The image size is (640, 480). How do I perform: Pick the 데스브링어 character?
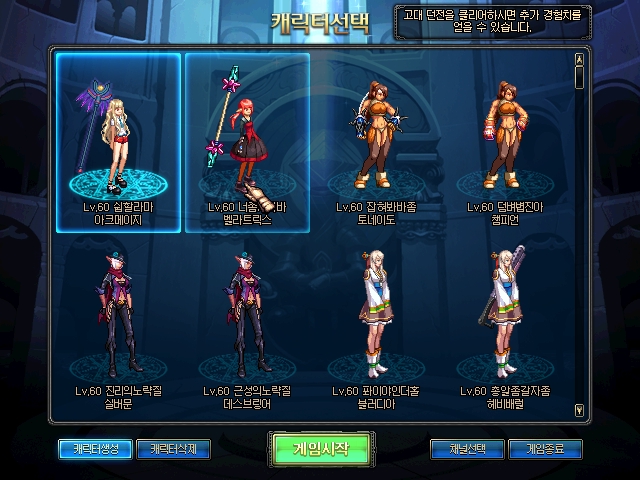pos(247,325)
